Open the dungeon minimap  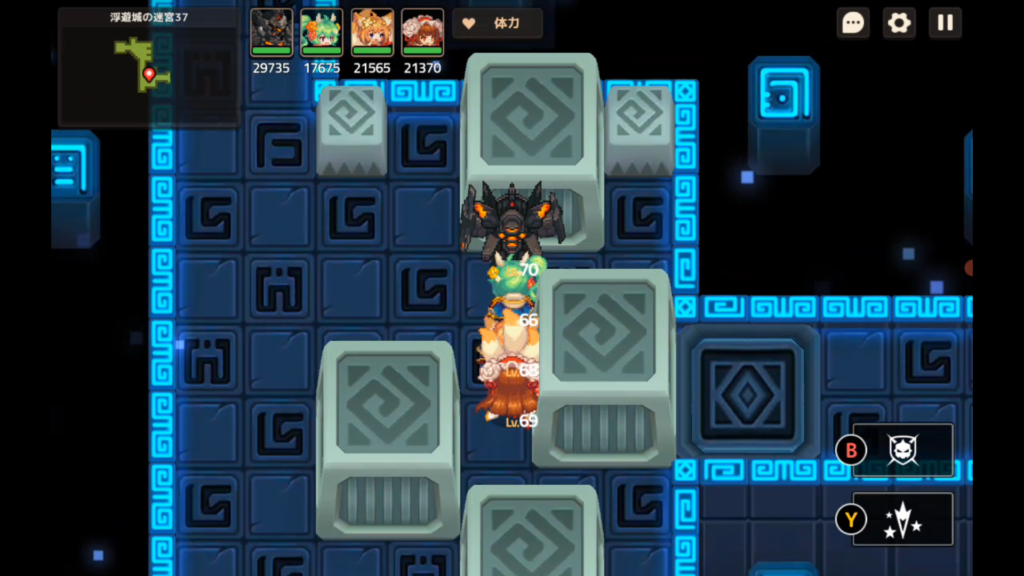[148, 68]
